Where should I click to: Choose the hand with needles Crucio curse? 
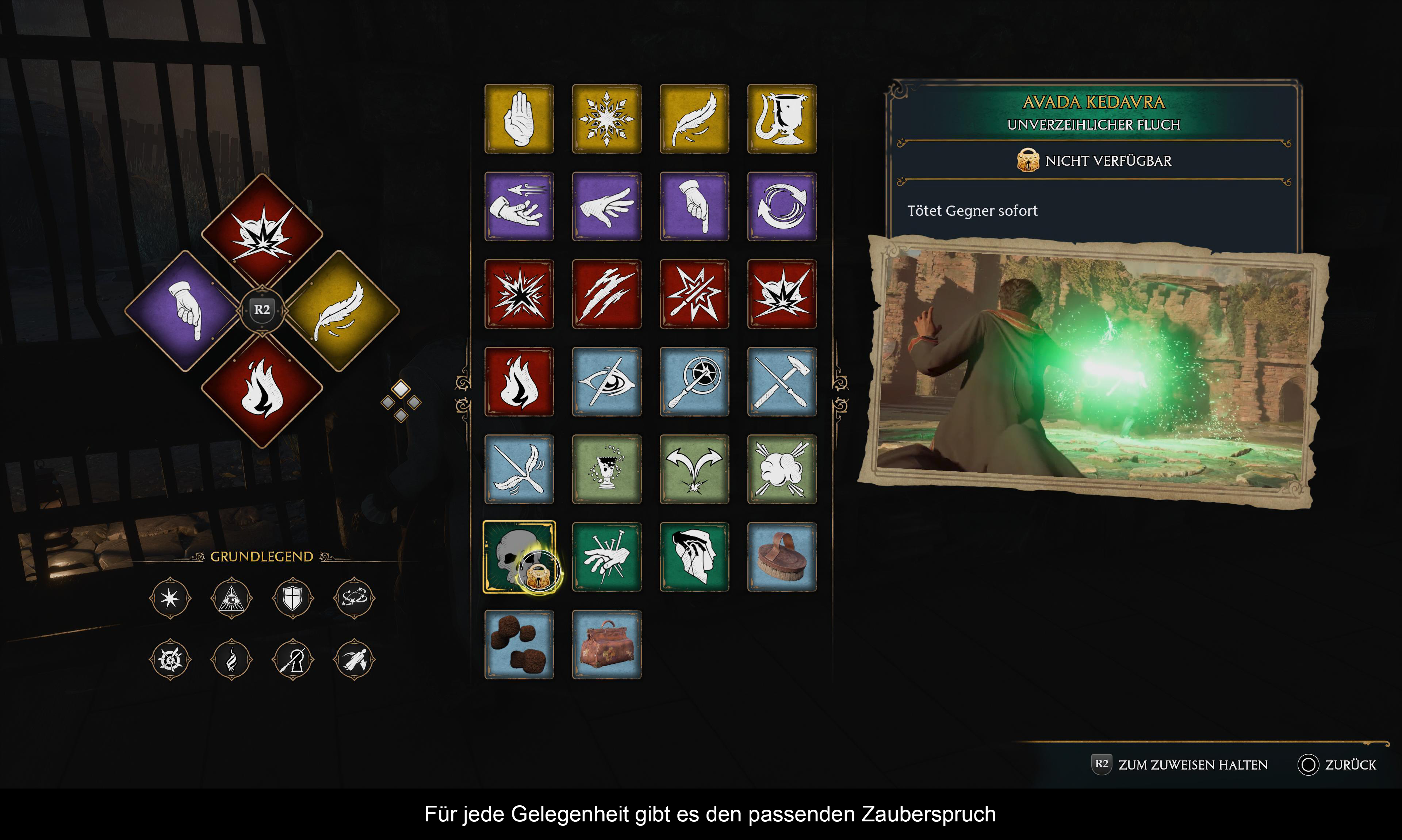click(606, 557)
